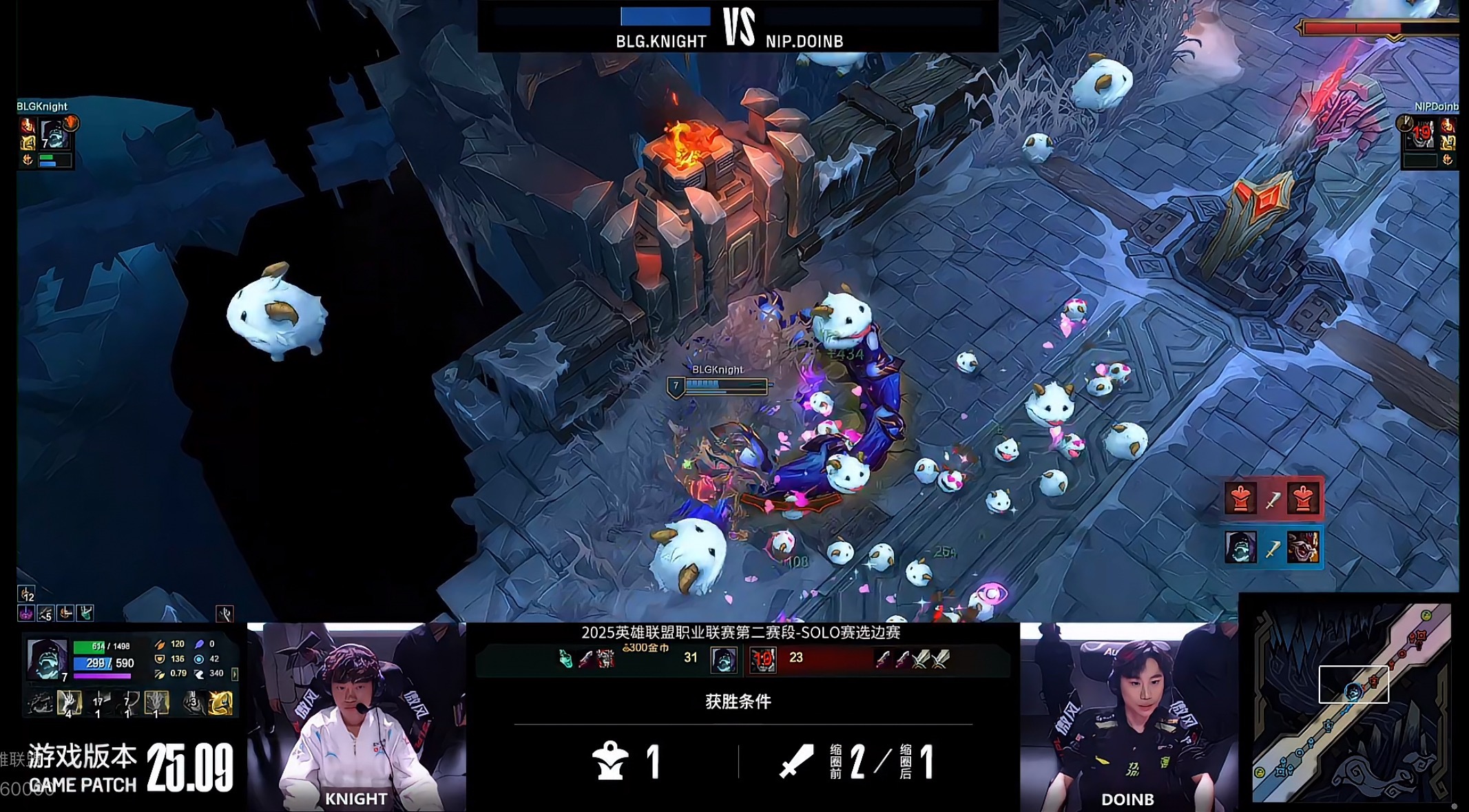Expand the champion stats panel arrow
The height and width of the screenshot is (812, 1469).
[x=235, y=674]
